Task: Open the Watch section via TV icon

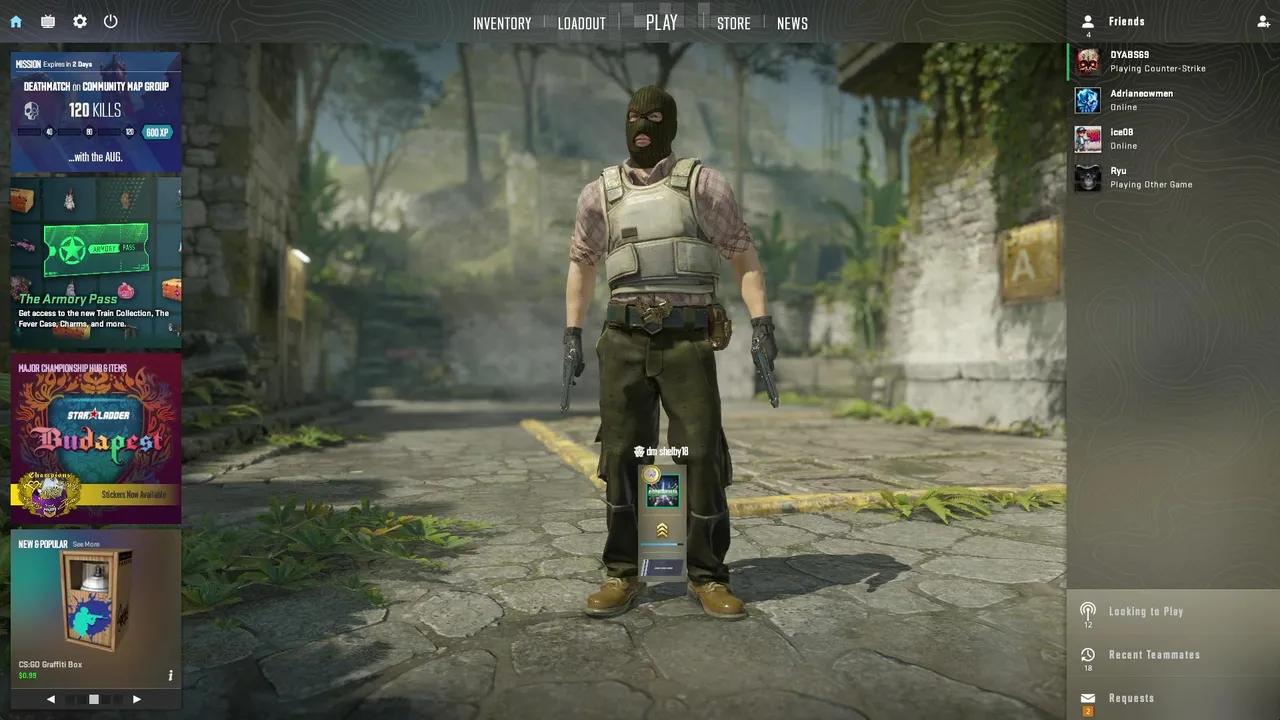Action: [46, 21]
